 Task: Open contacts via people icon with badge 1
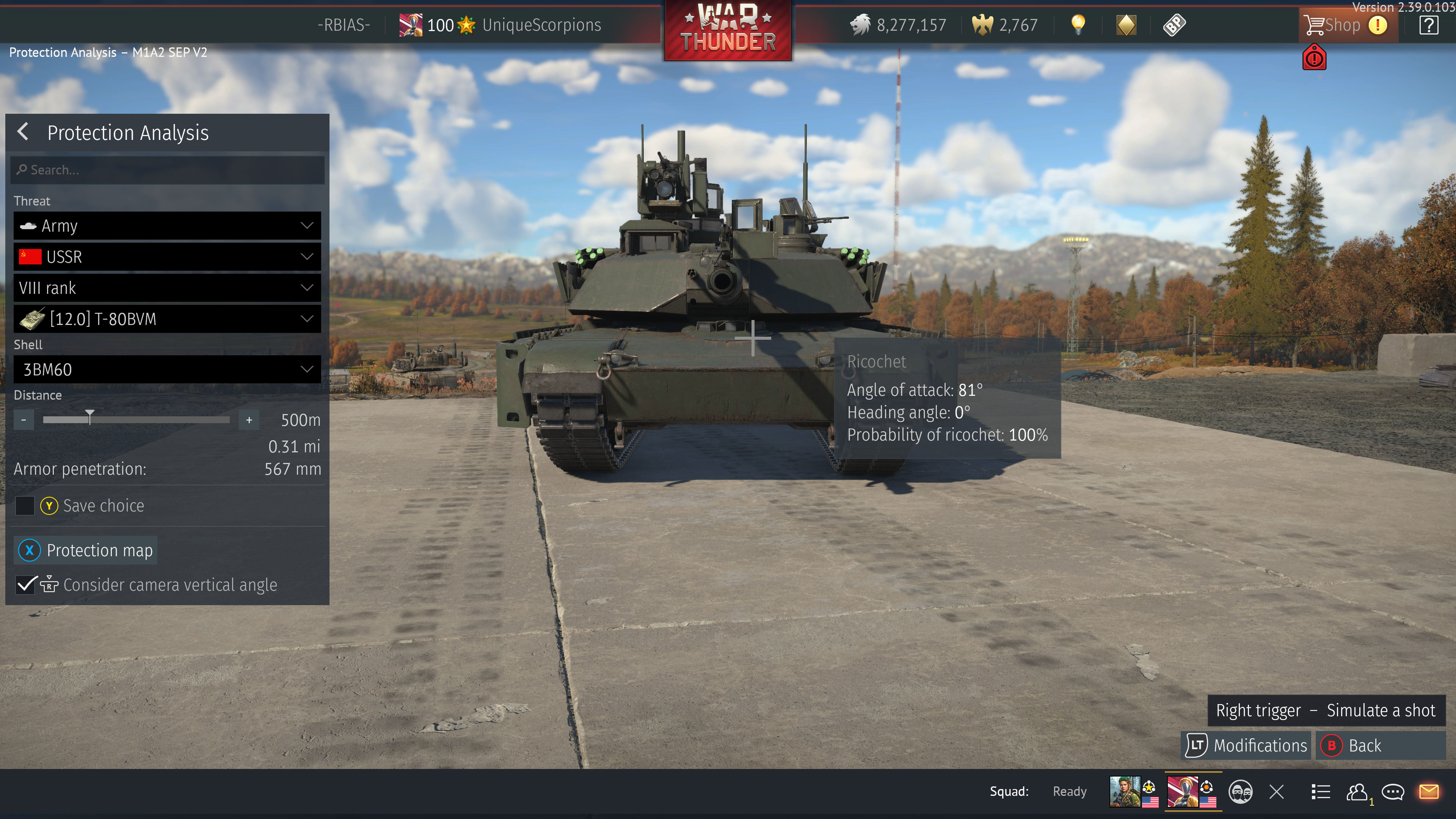(1358, 791)
